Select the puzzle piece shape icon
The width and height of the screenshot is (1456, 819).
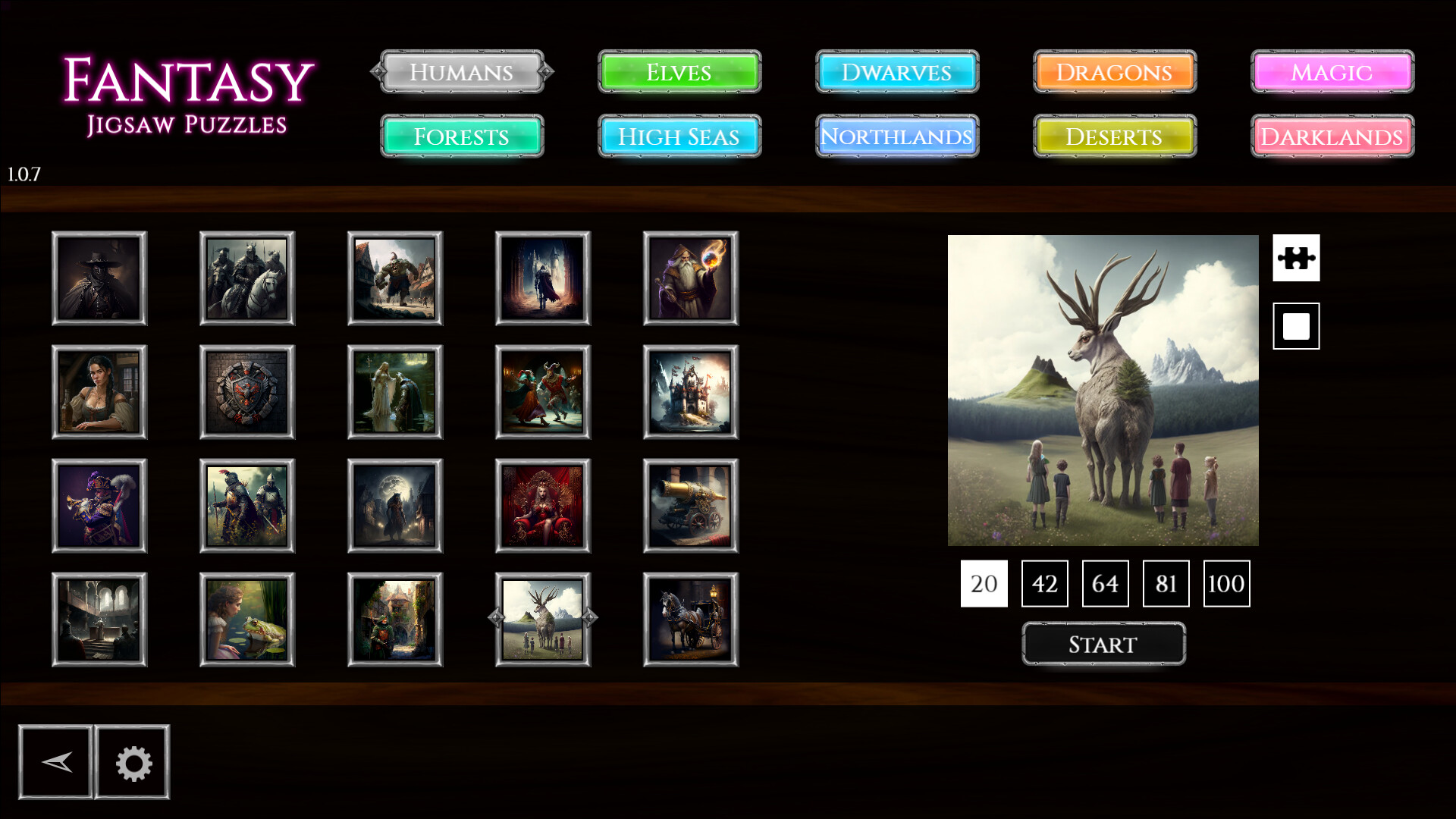(x=1296, y=258)
